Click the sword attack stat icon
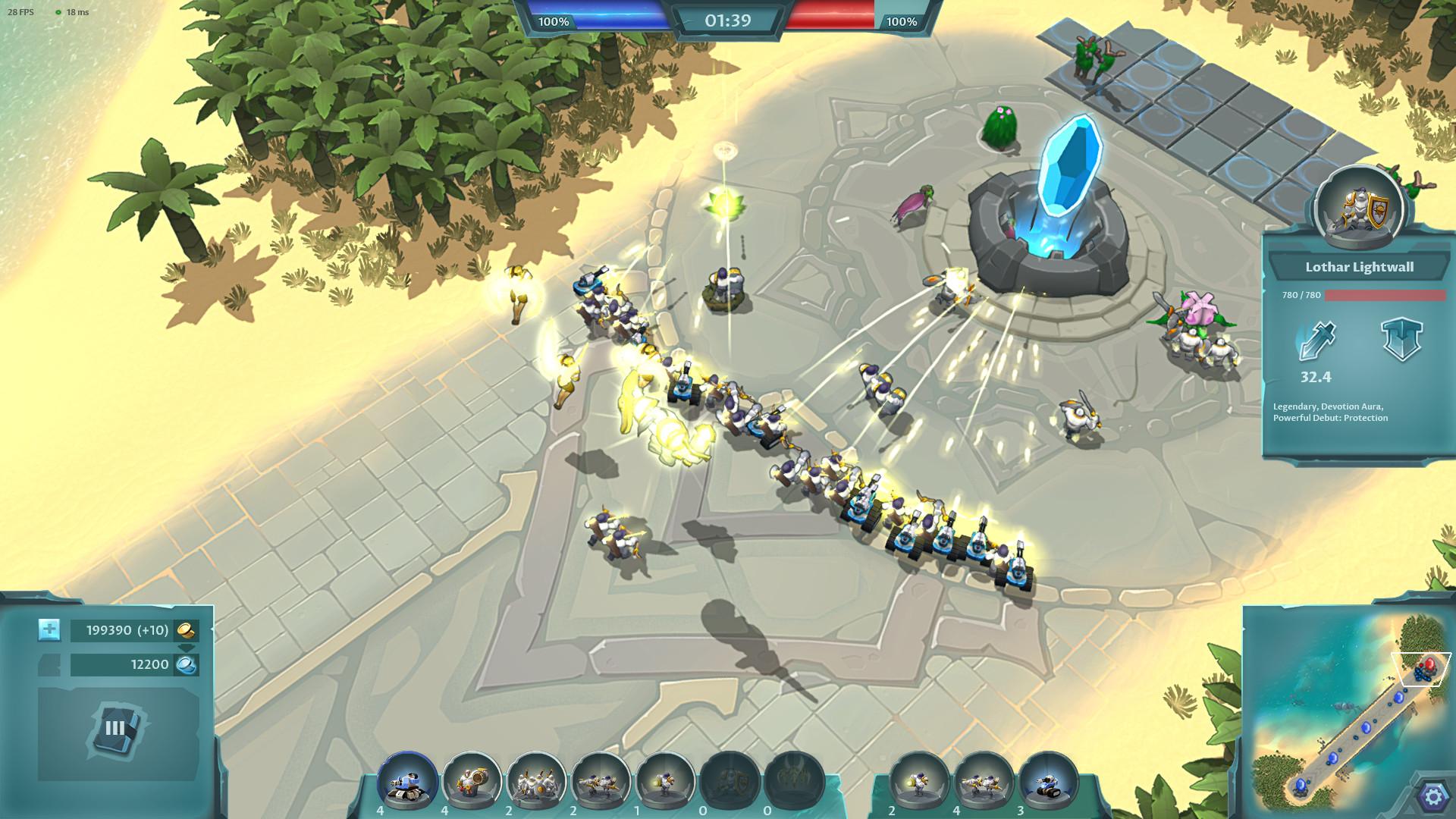 (1316, 340)
